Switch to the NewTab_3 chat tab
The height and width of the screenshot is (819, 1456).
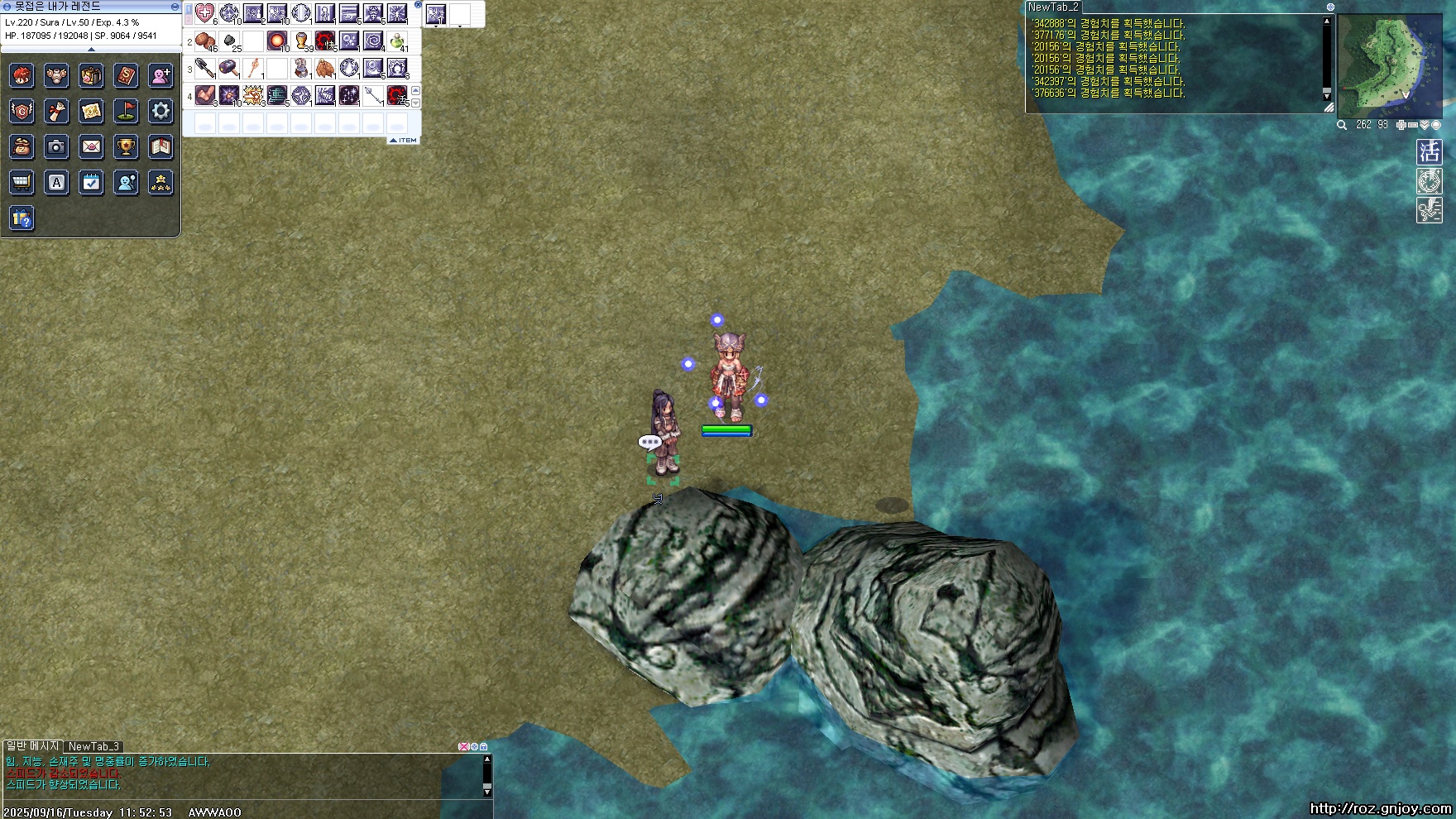pos(93,746)
